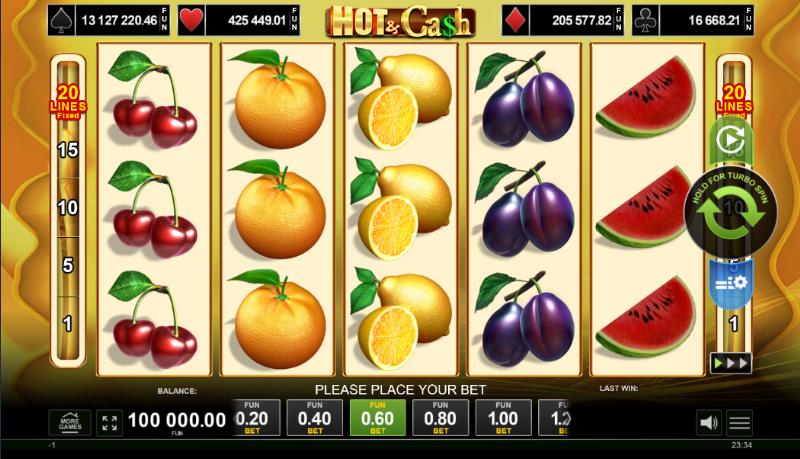Open the blue bet settings button
This screenshot has height=459, width=800.
click(730, 284)
